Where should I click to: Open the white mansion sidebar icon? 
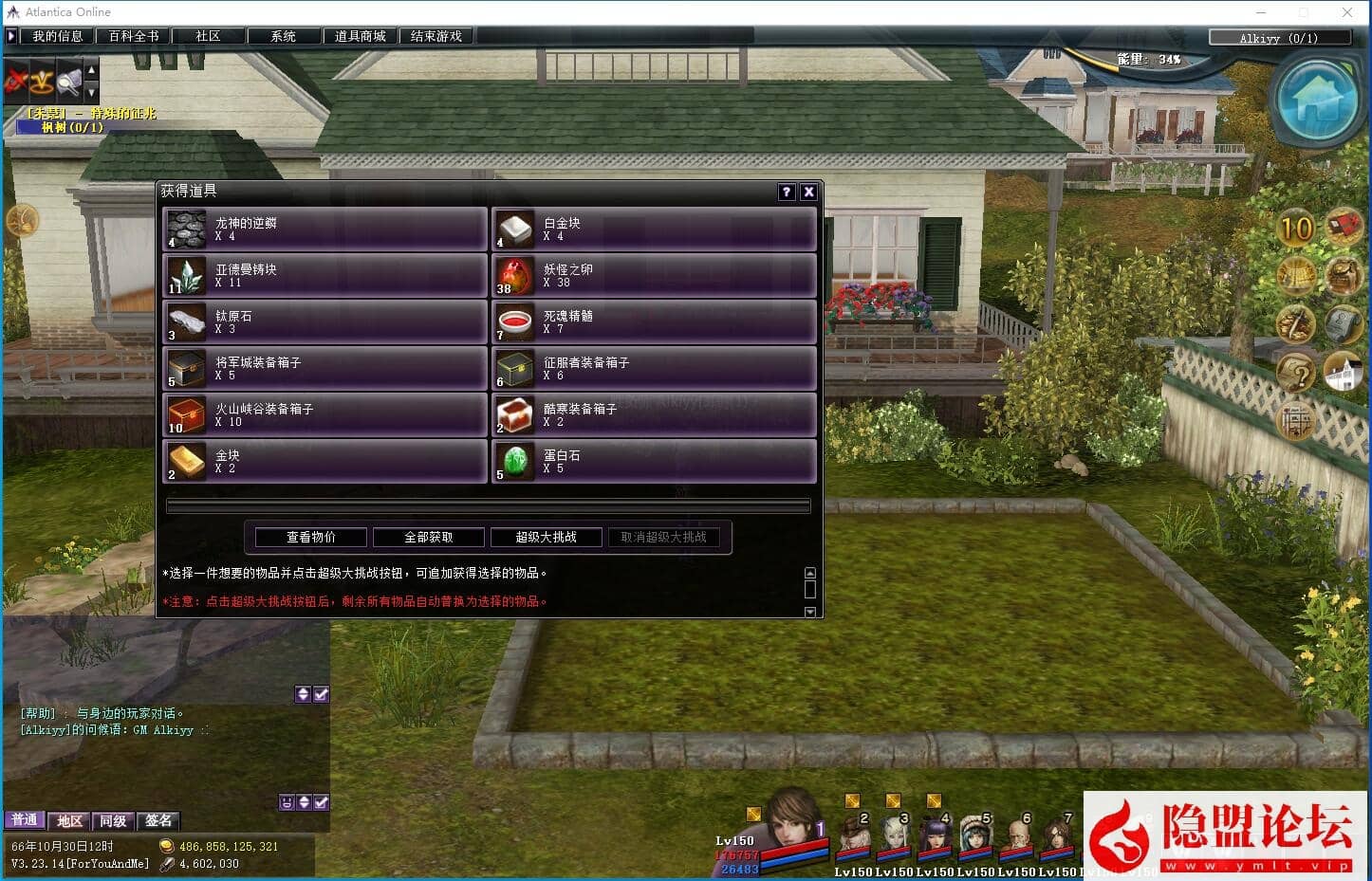click(1343, 371)
